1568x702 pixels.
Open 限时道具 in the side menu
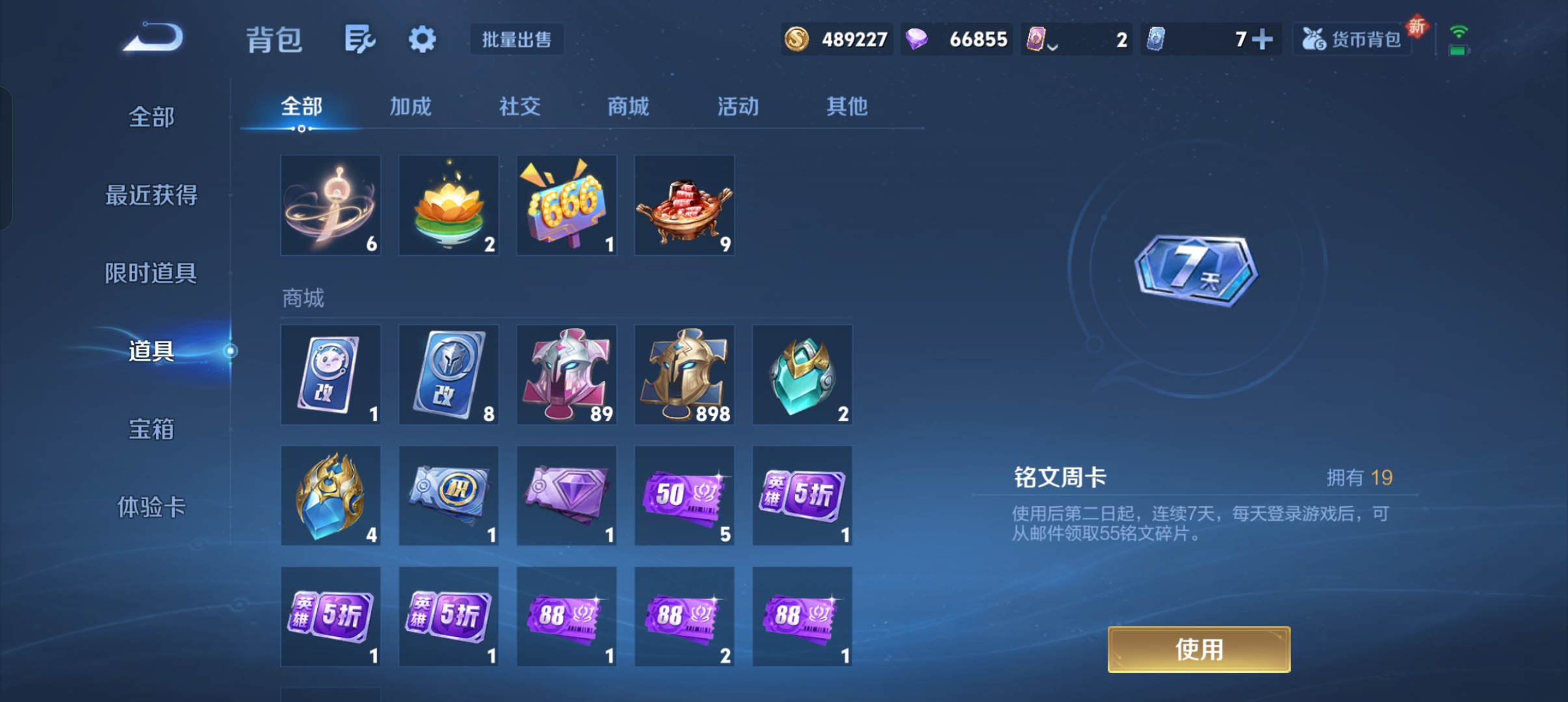coord(151,273)
